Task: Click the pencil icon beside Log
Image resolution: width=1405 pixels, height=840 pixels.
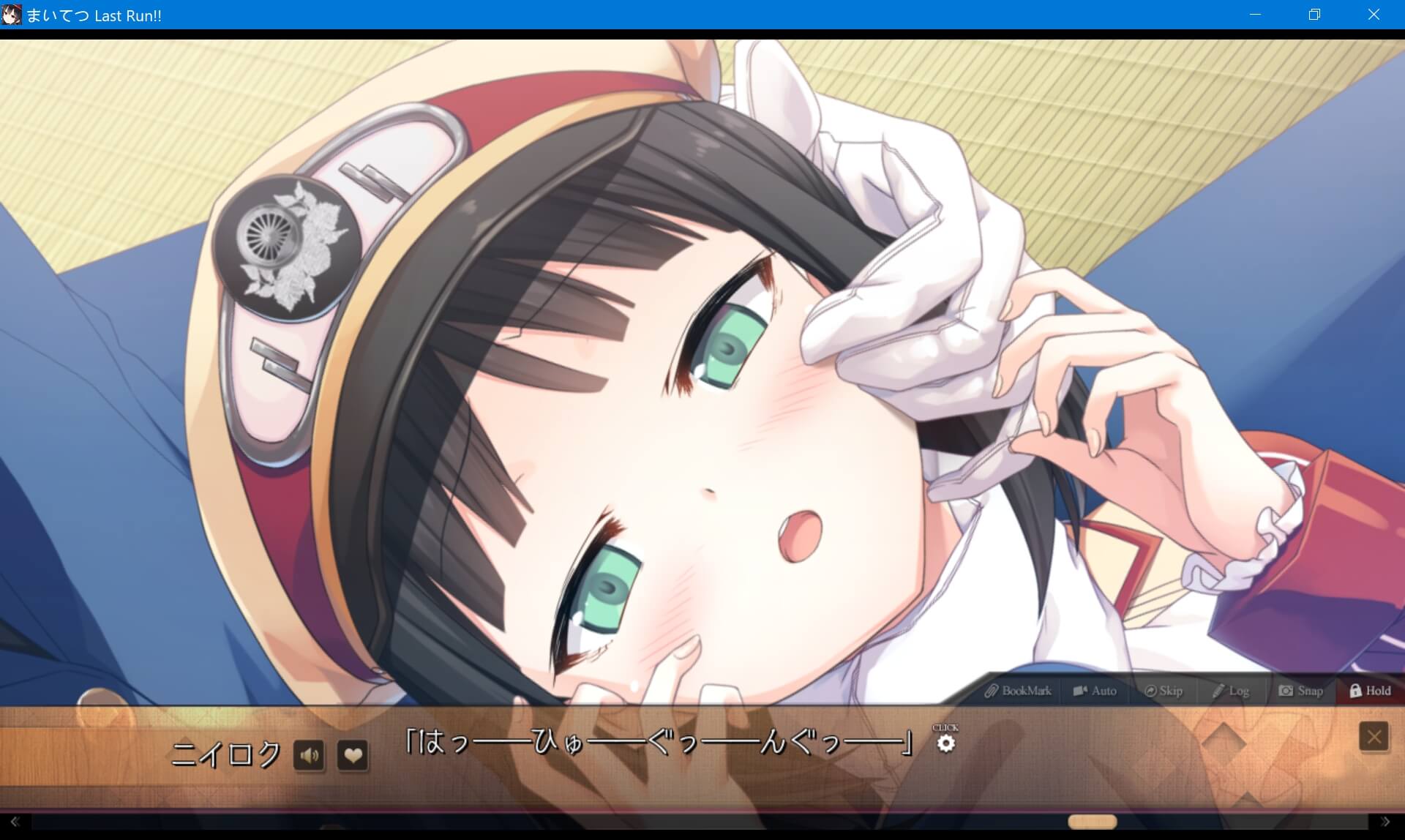Action: click(x=1218, y=690)
